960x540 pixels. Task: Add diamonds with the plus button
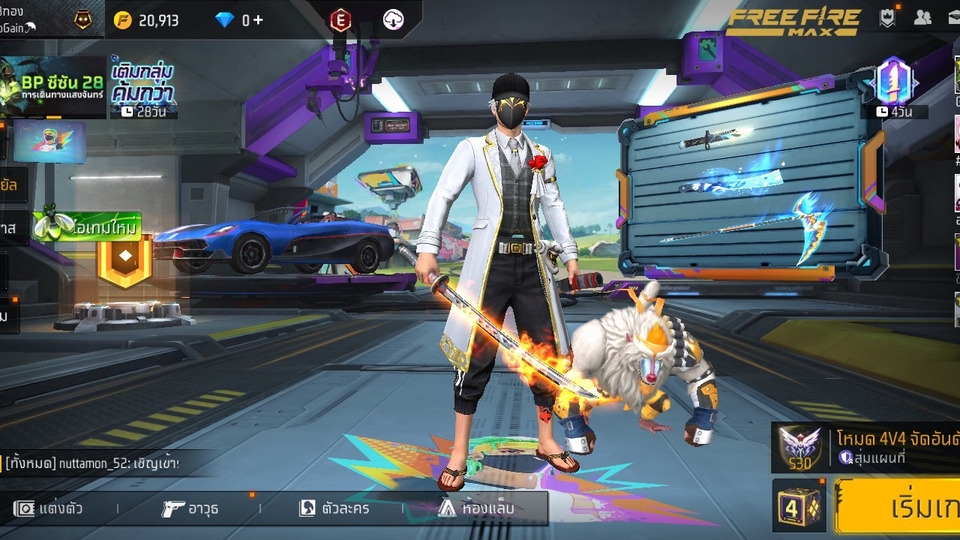[259, 20]
